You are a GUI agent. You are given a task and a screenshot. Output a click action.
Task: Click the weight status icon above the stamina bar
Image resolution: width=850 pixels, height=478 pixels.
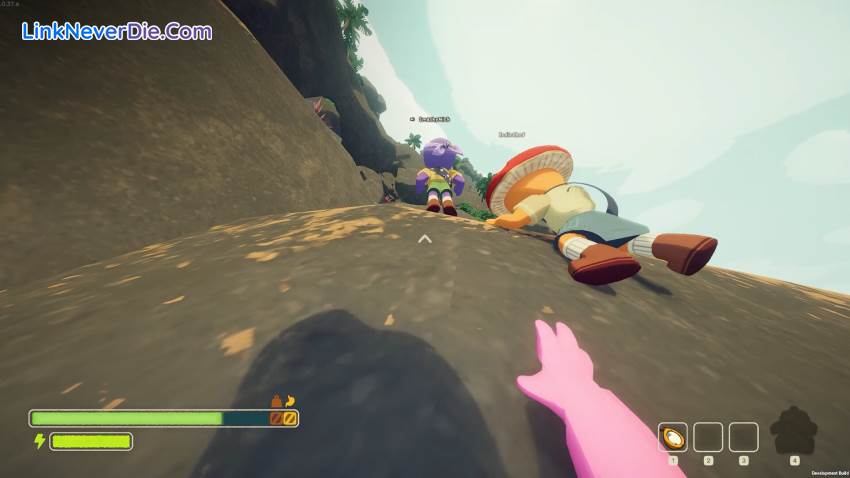pos(276,401)
